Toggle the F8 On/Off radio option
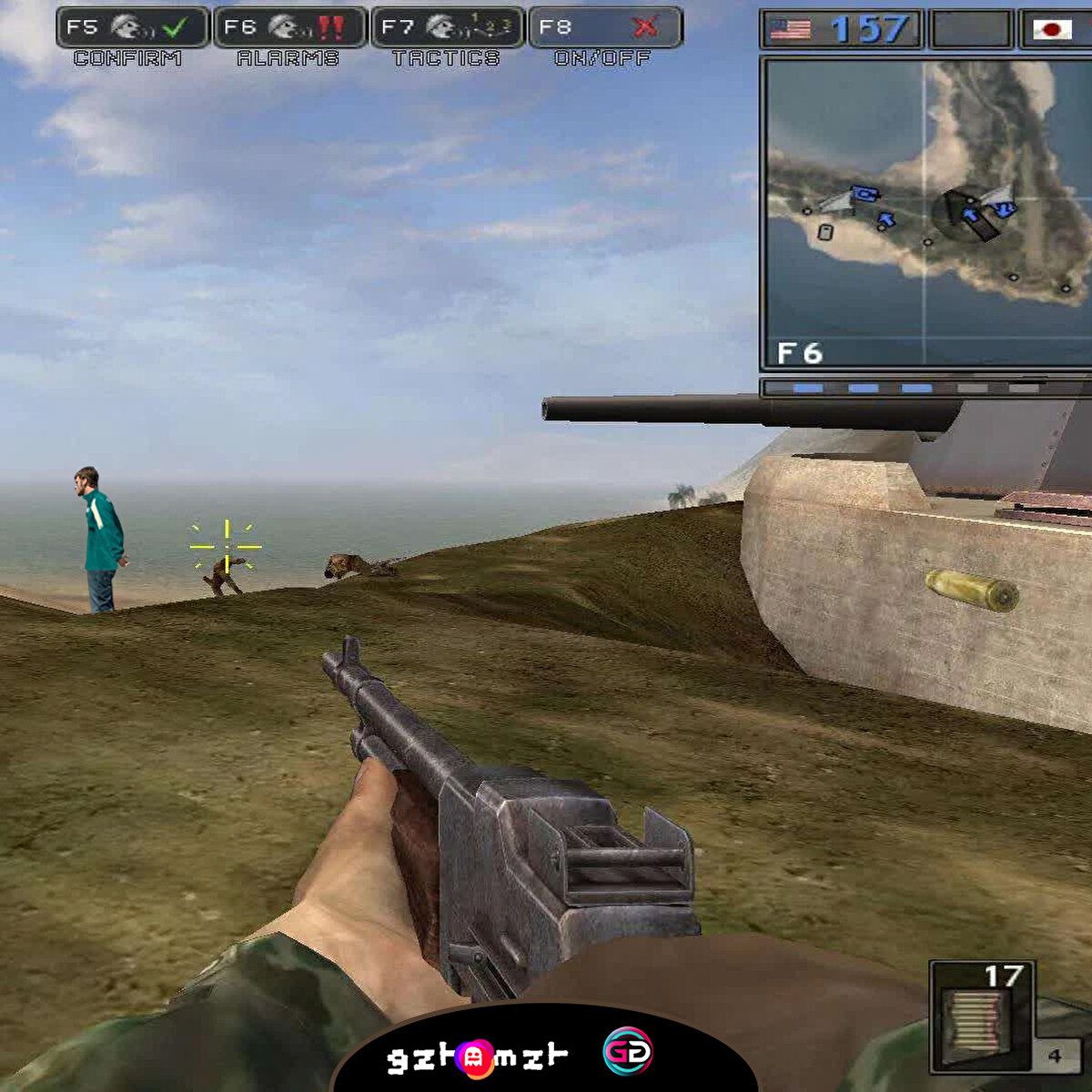1092x1092 pixels. coord(605,28)
